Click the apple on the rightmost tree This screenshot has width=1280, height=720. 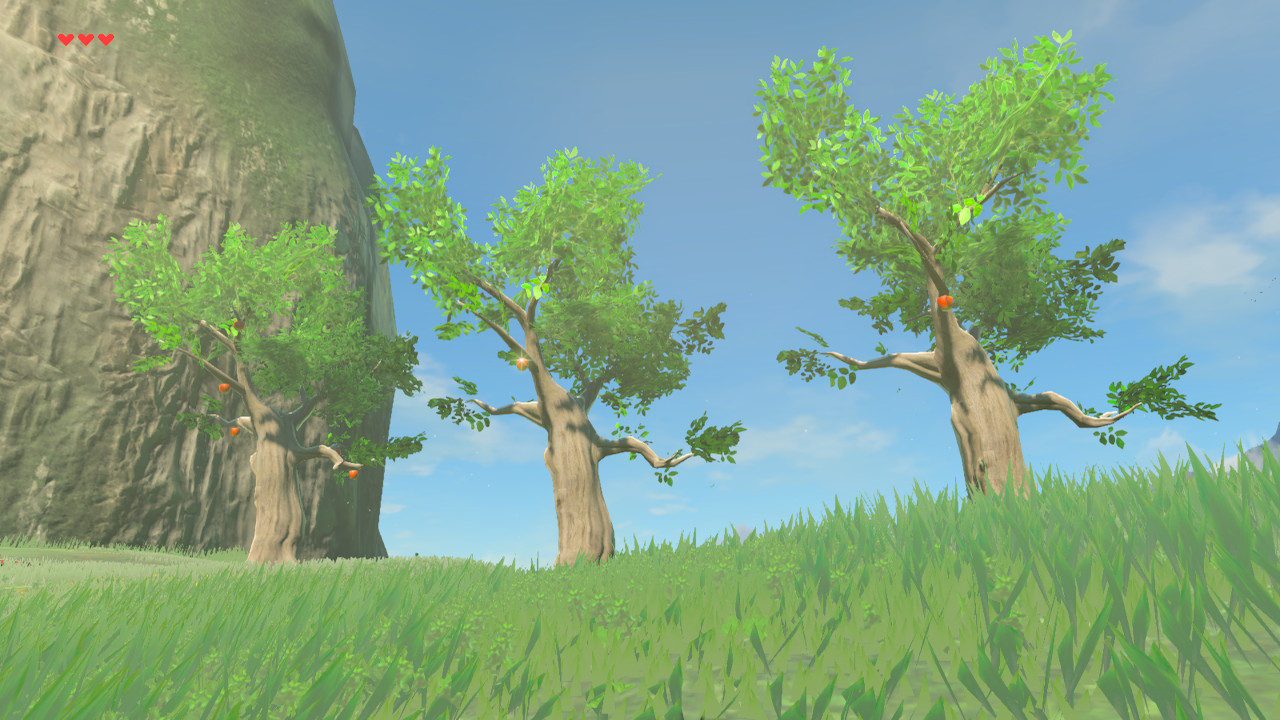pyautogui.click(x=944, y=300)
